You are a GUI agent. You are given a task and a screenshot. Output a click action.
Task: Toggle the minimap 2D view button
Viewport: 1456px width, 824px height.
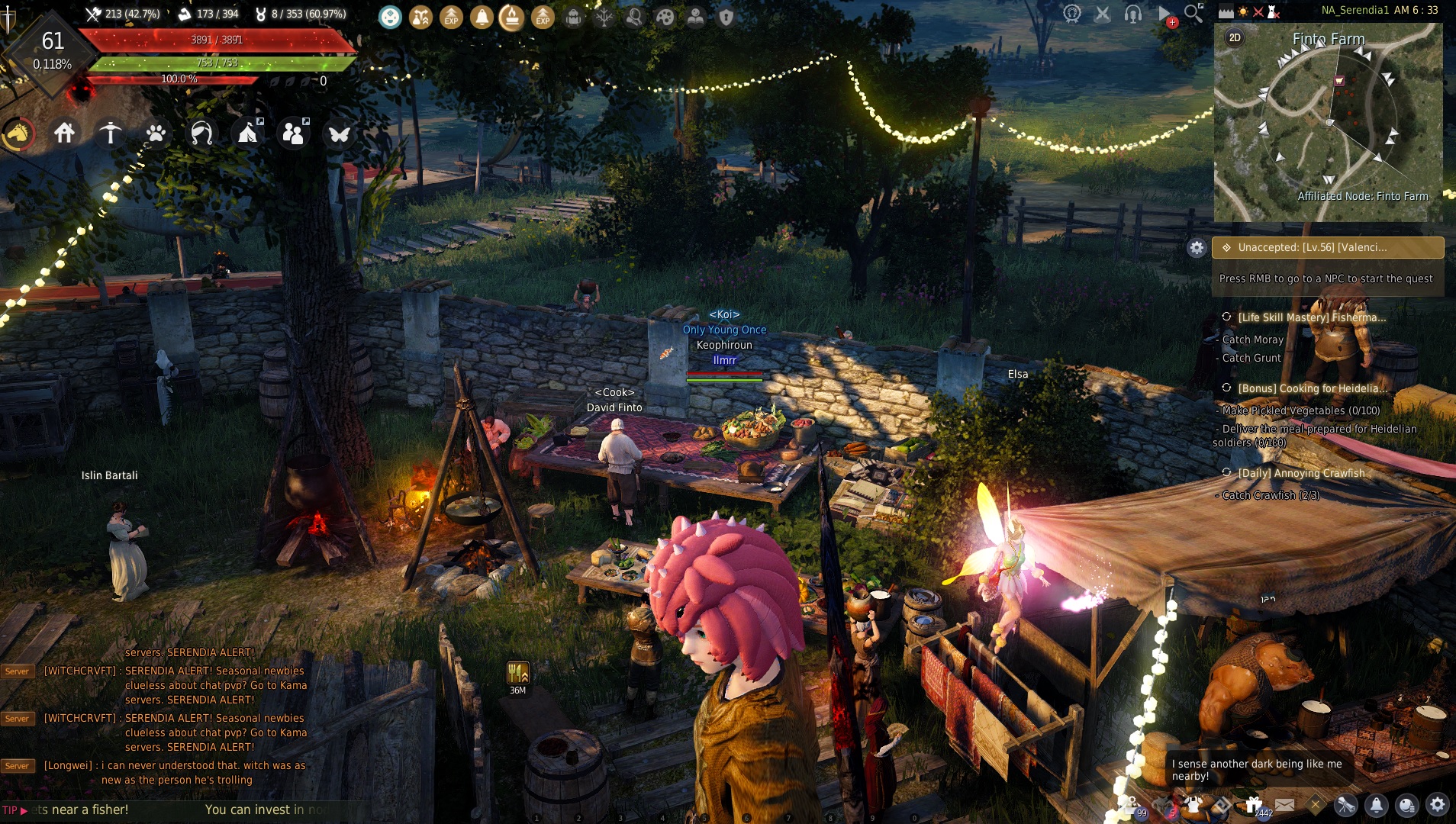[x=1235, y=37]
